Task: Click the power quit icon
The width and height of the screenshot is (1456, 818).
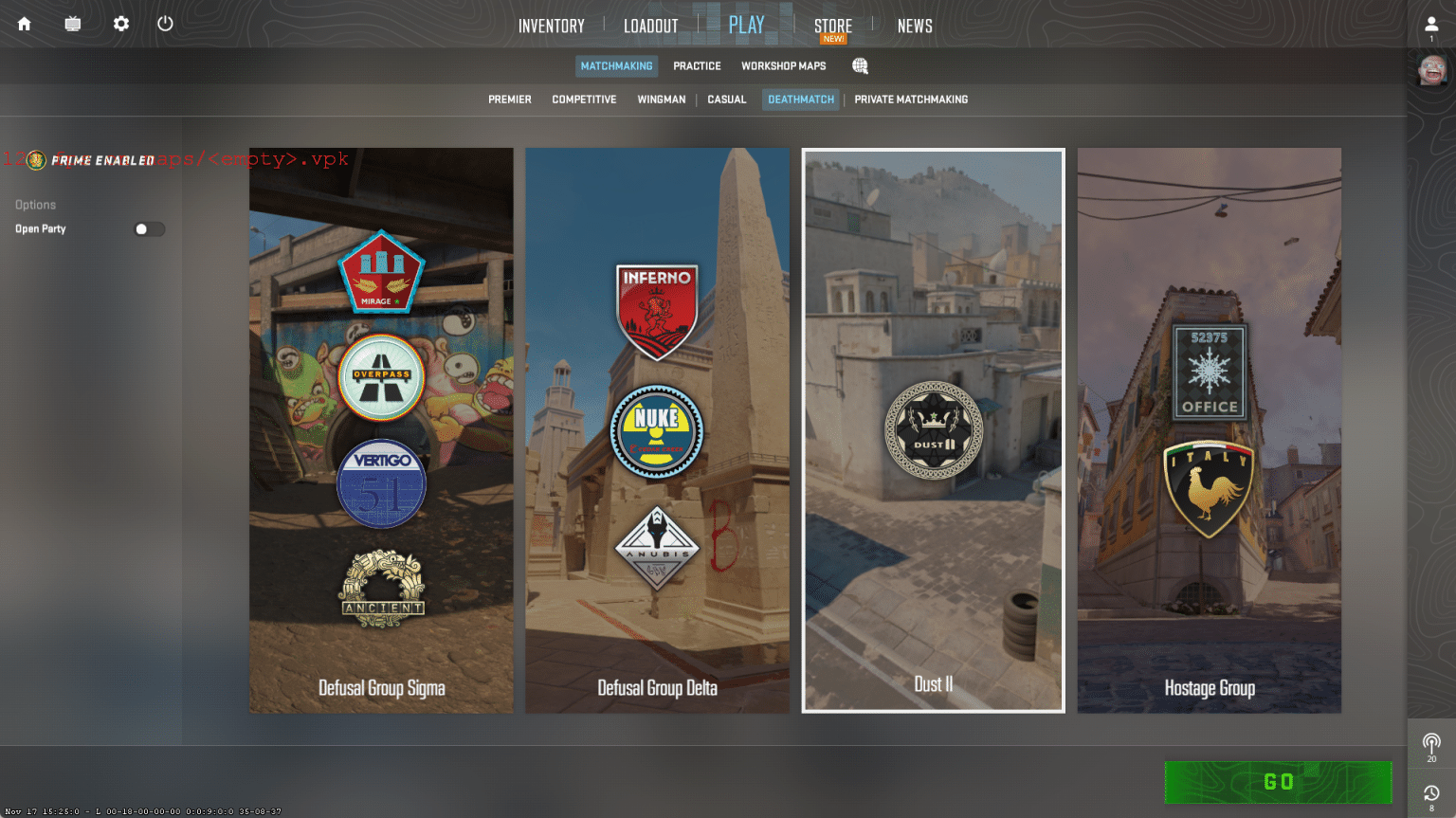Action: (165, 24)
